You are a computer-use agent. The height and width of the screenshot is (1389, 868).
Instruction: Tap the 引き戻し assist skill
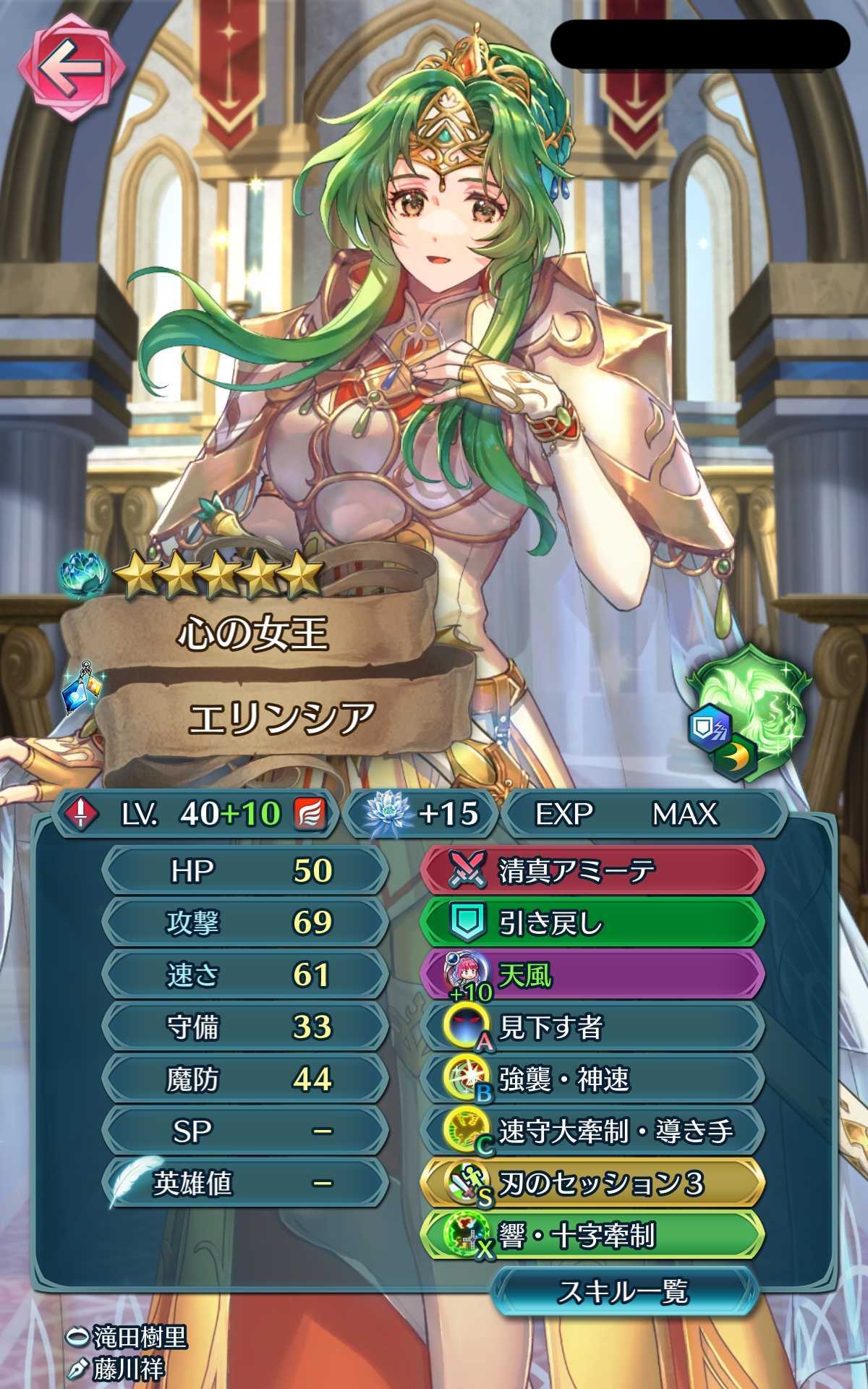tap(592, 923)
